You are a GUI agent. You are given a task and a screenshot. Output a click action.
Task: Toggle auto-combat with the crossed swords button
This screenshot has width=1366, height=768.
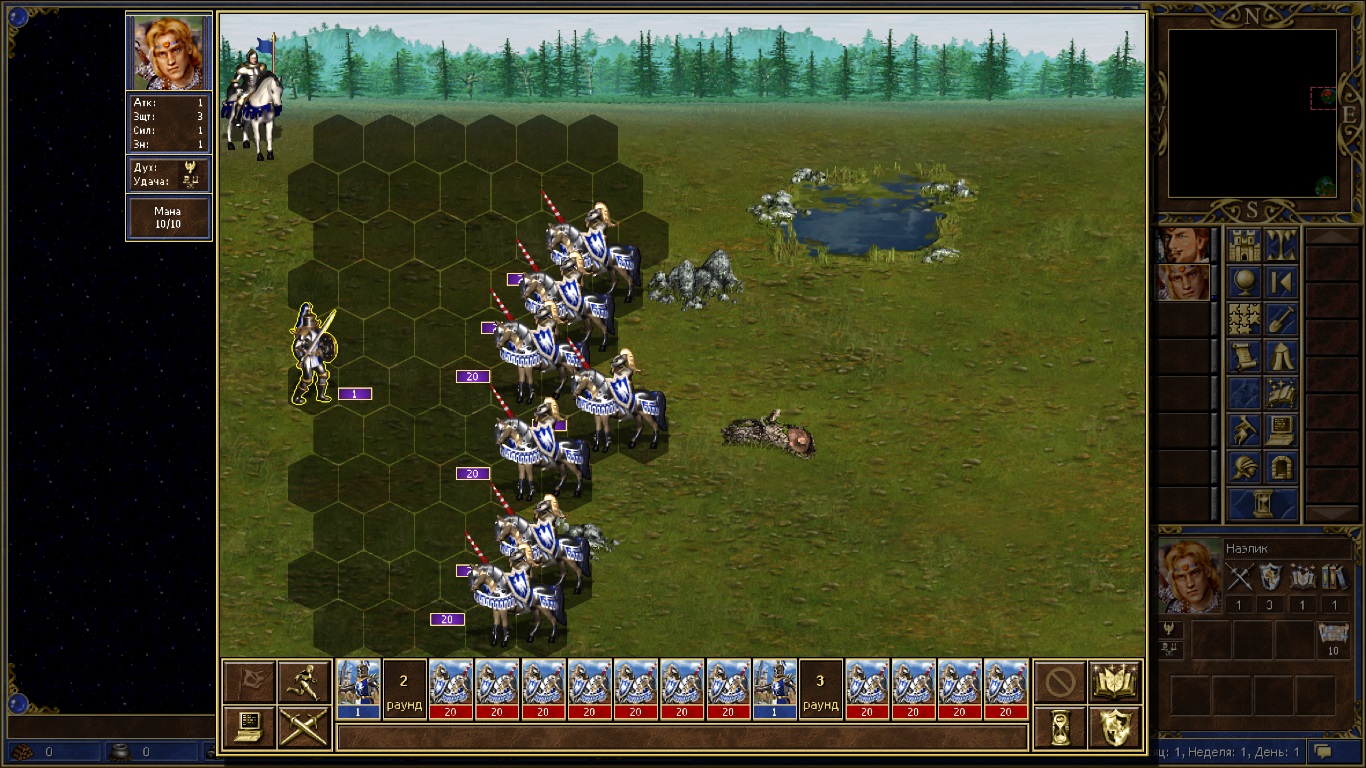304,727
